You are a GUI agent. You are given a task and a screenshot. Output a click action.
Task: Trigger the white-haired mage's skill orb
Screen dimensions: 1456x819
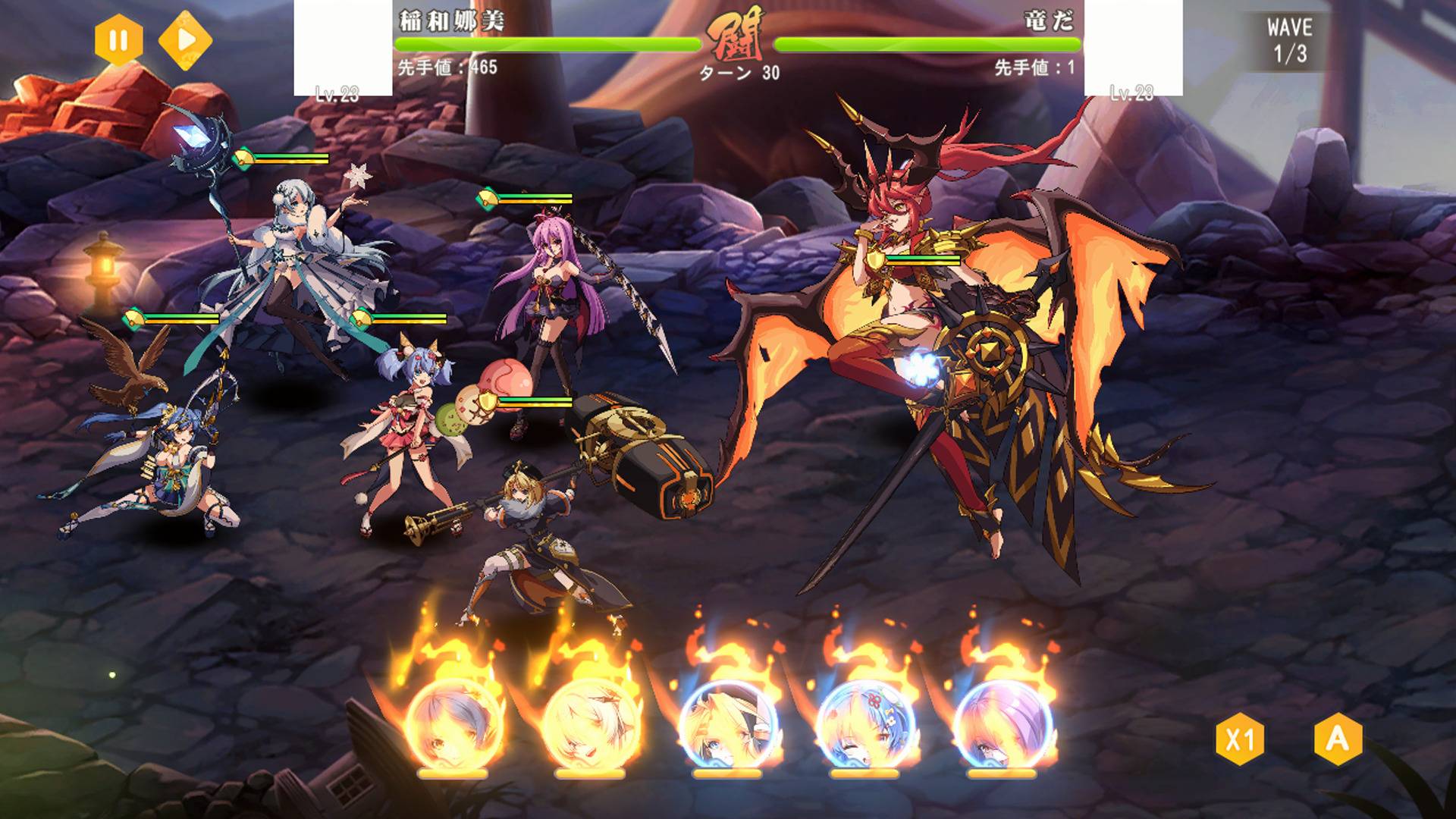pyautogui.click(x=591, y=726)
